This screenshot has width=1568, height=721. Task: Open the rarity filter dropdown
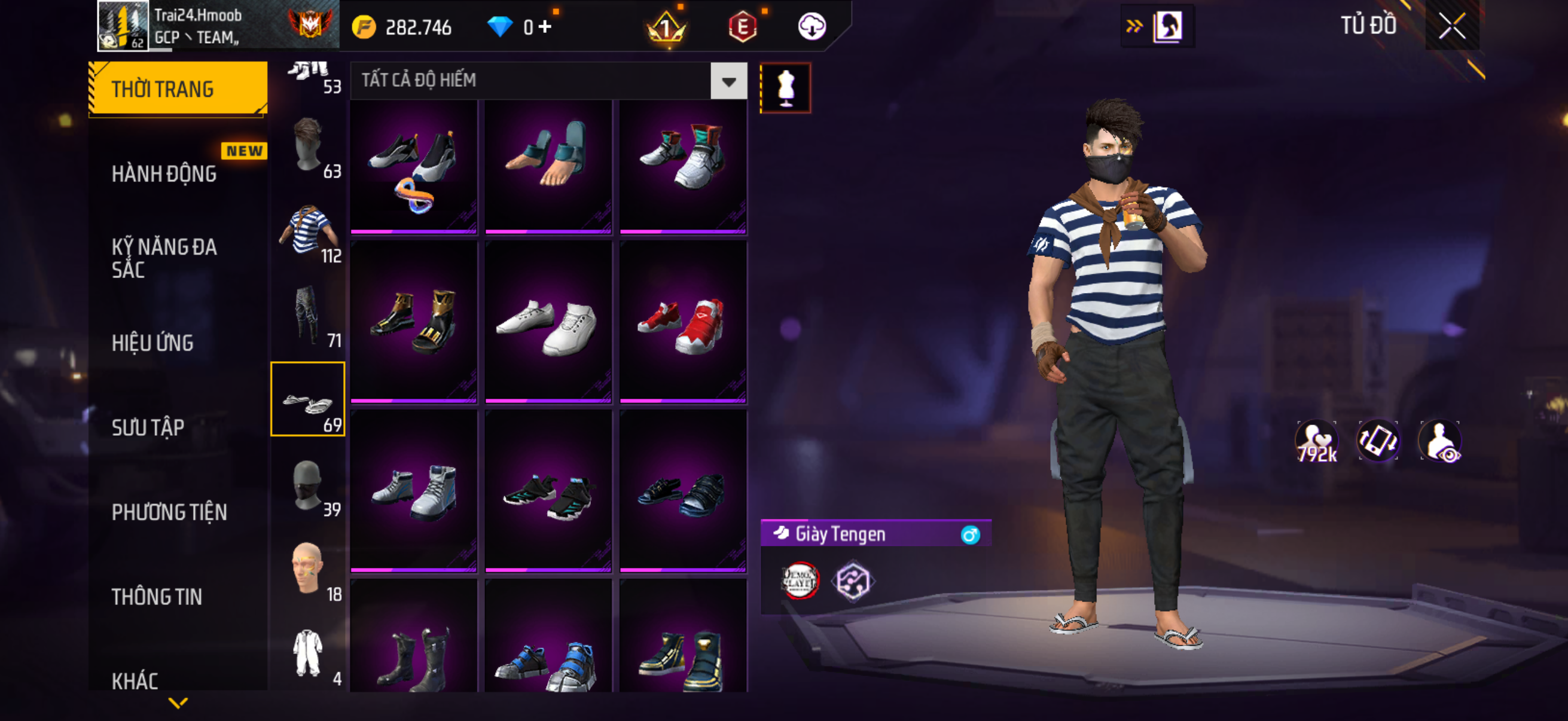click(728, 81)
